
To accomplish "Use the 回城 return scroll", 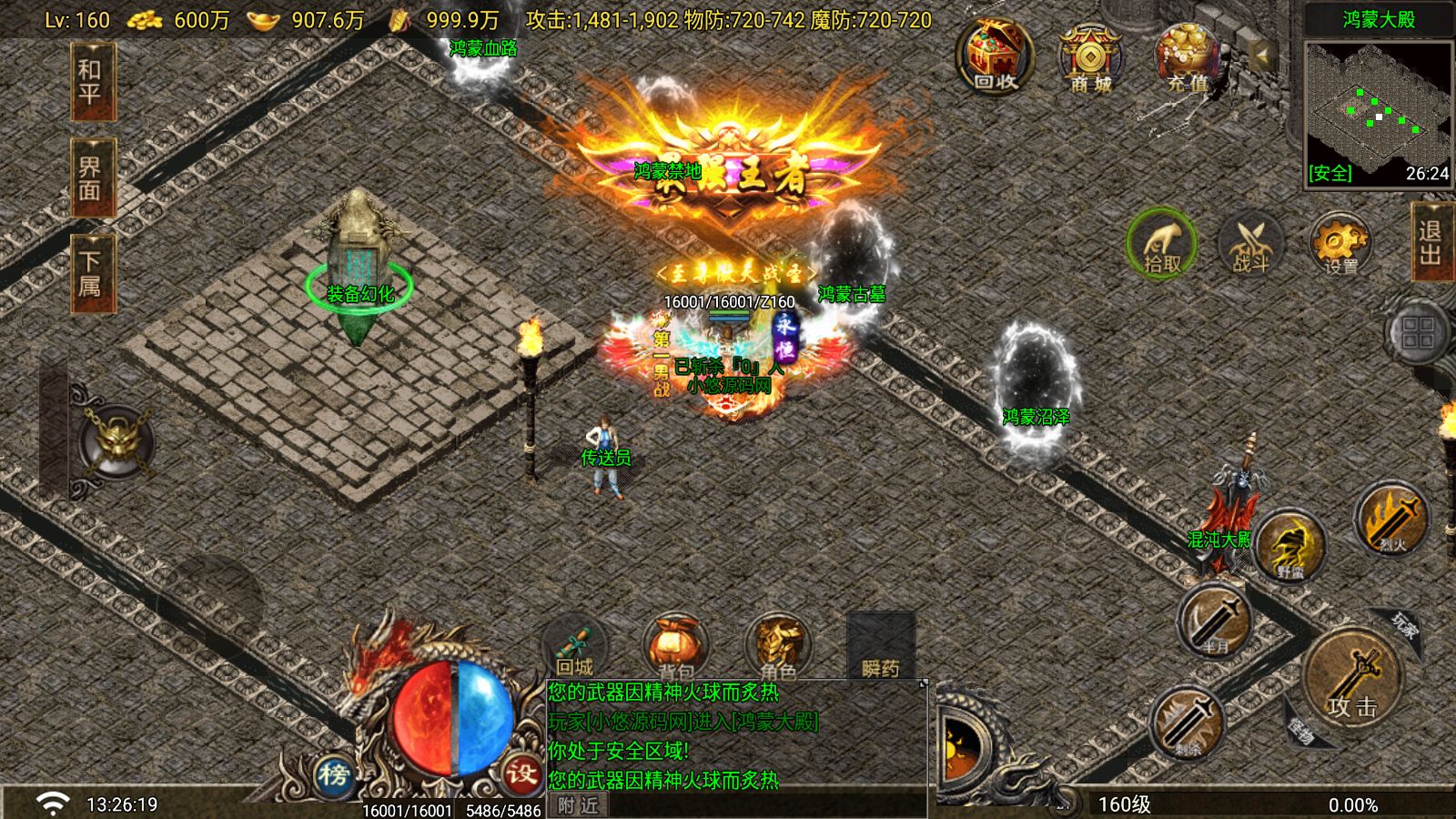I will tap(575, 648).
